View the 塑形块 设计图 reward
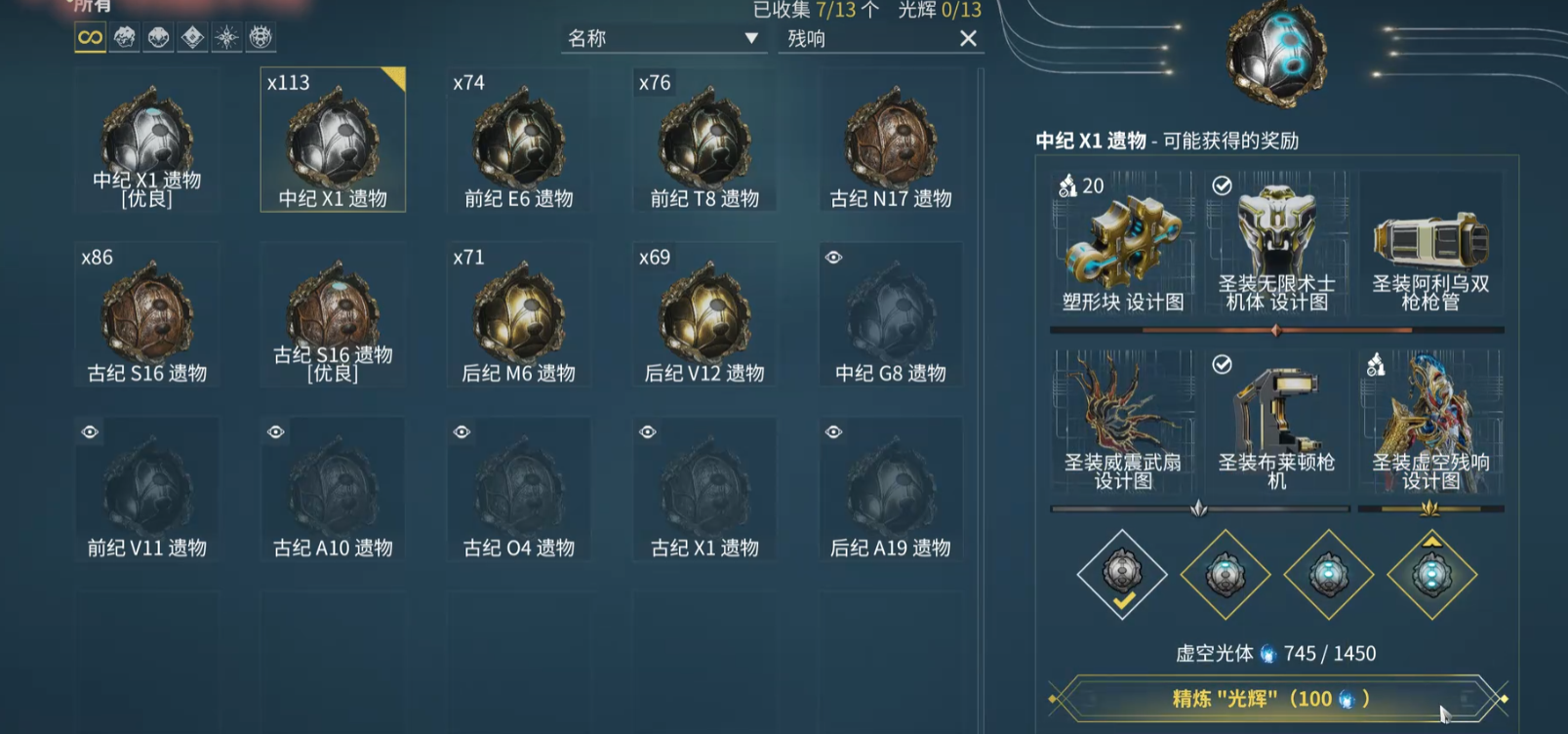 1123,243
